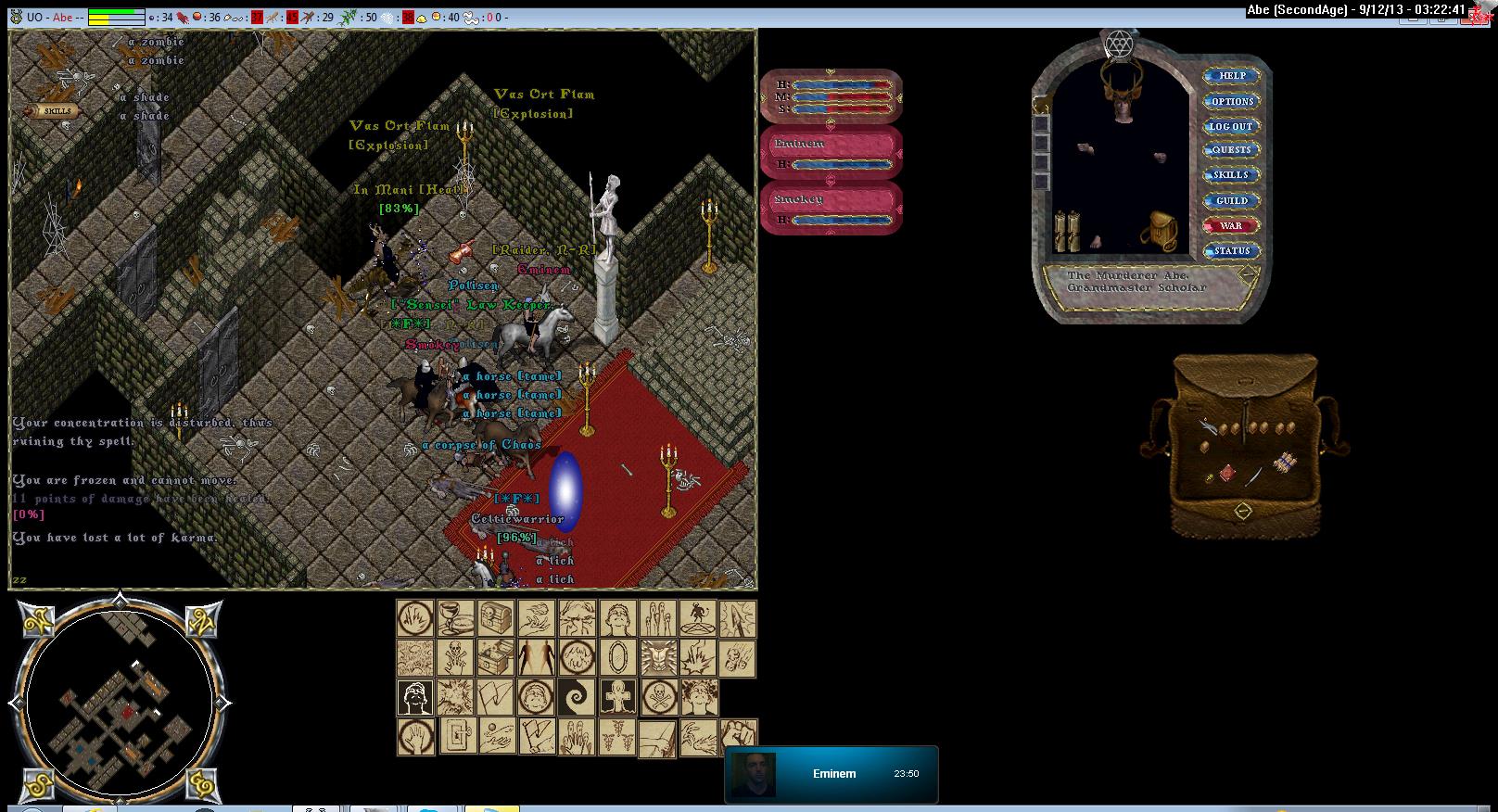Image resolution: width=1498 pixels, height=812 pixels.
Task: Toggle the red War mode button
Action: [x=1231, y=225]
